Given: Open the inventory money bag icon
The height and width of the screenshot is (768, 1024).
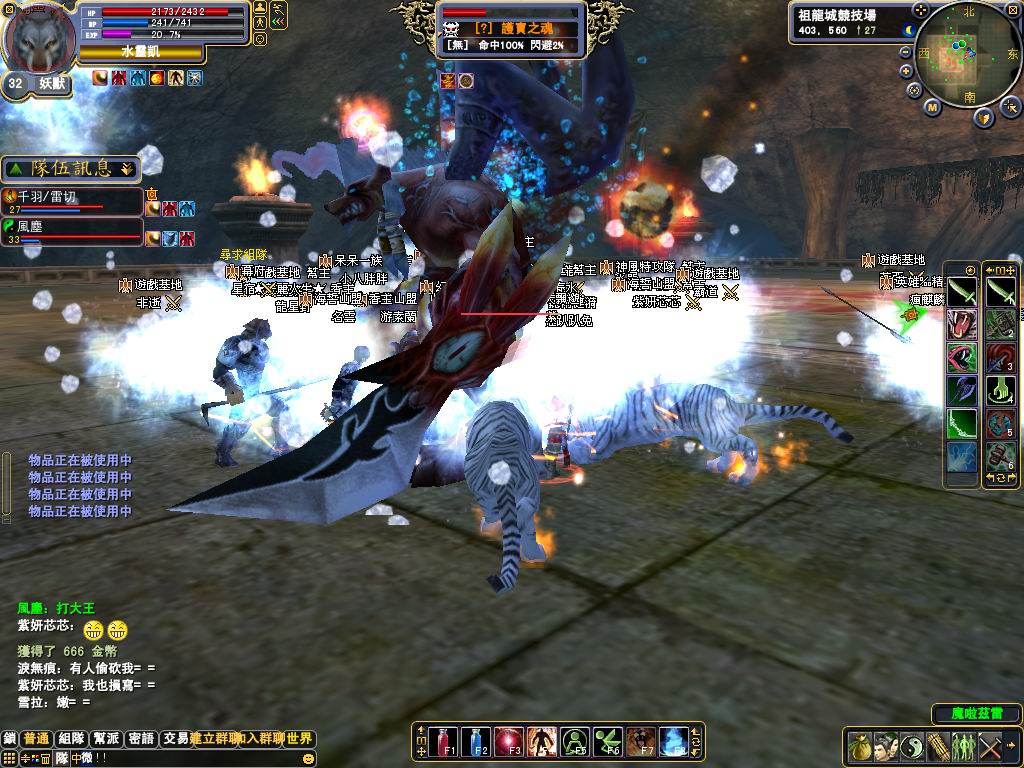Looking at the screenshot, I should pyautogui.click(x=860, y=746).
